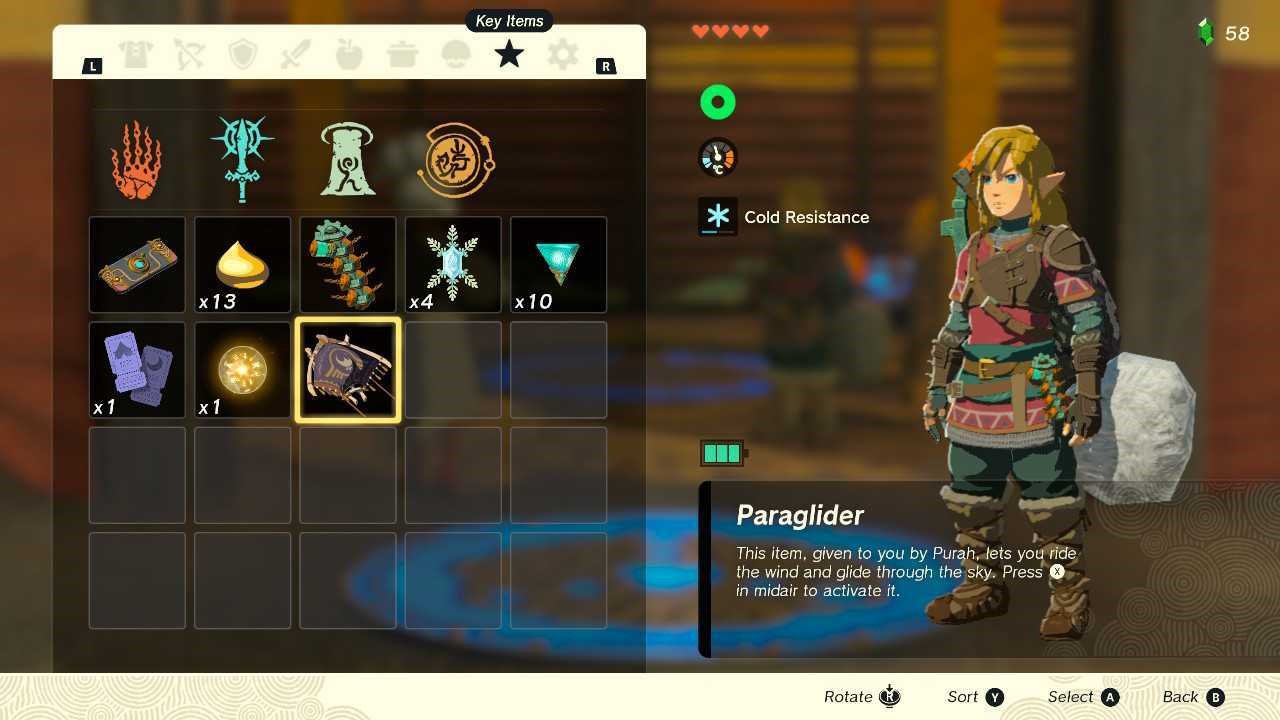Select the Purah Pad item slot
1280x720 pixels.
[137, 265]
